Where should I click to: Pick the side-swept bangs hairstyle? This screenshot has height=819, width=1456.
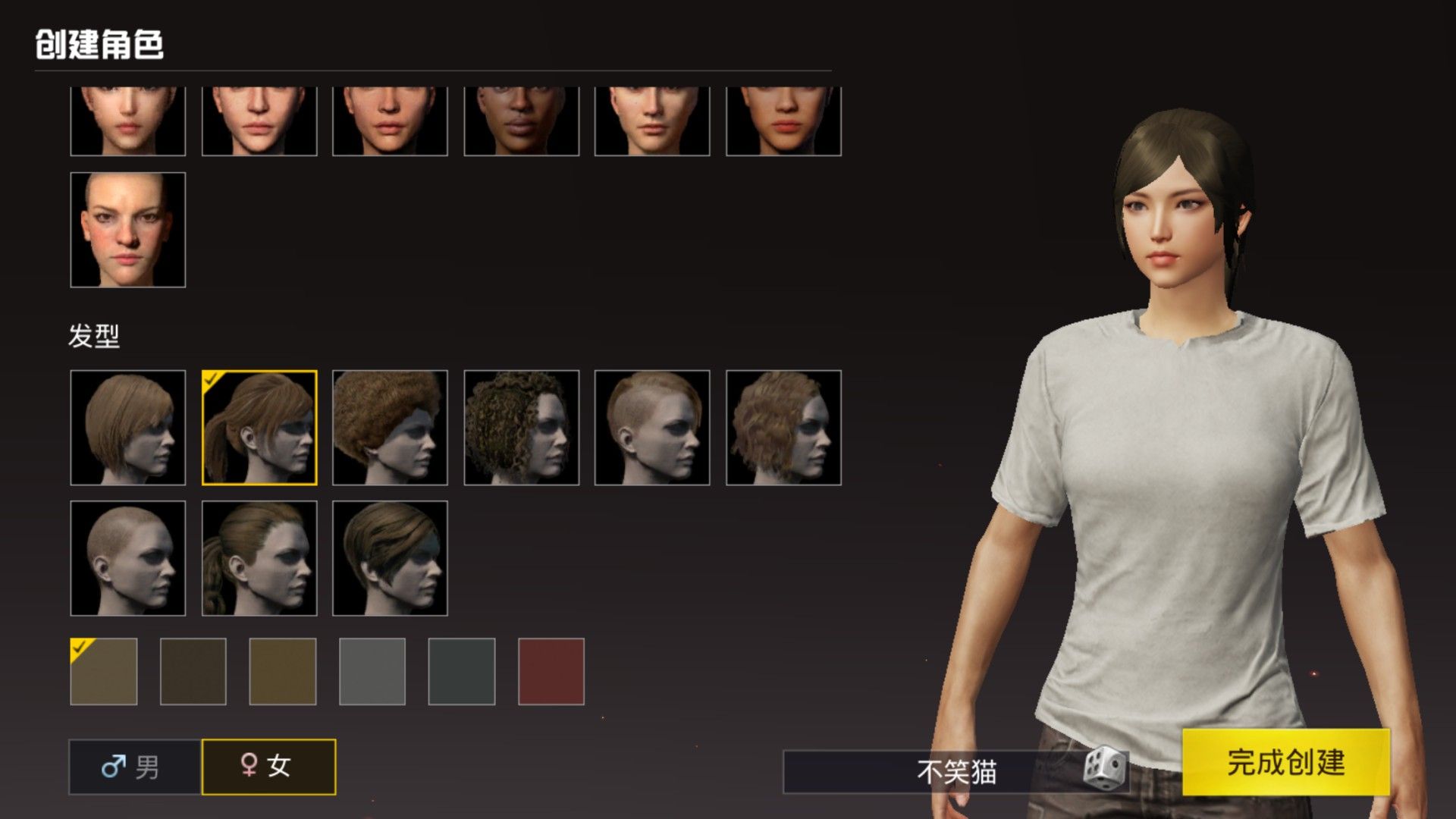(x=390, y=558)
